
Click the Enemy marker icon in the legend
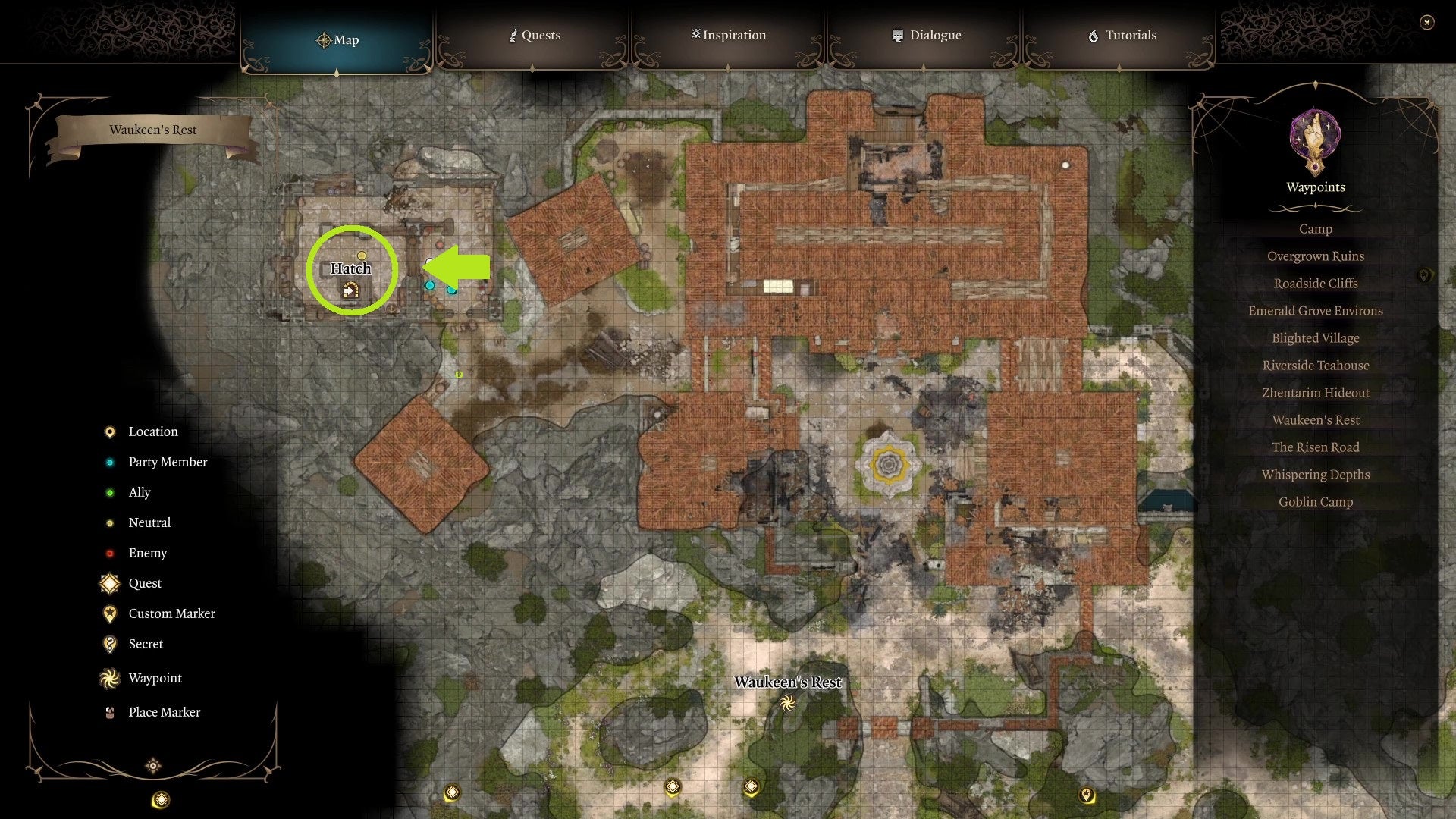tap(110, 553)
